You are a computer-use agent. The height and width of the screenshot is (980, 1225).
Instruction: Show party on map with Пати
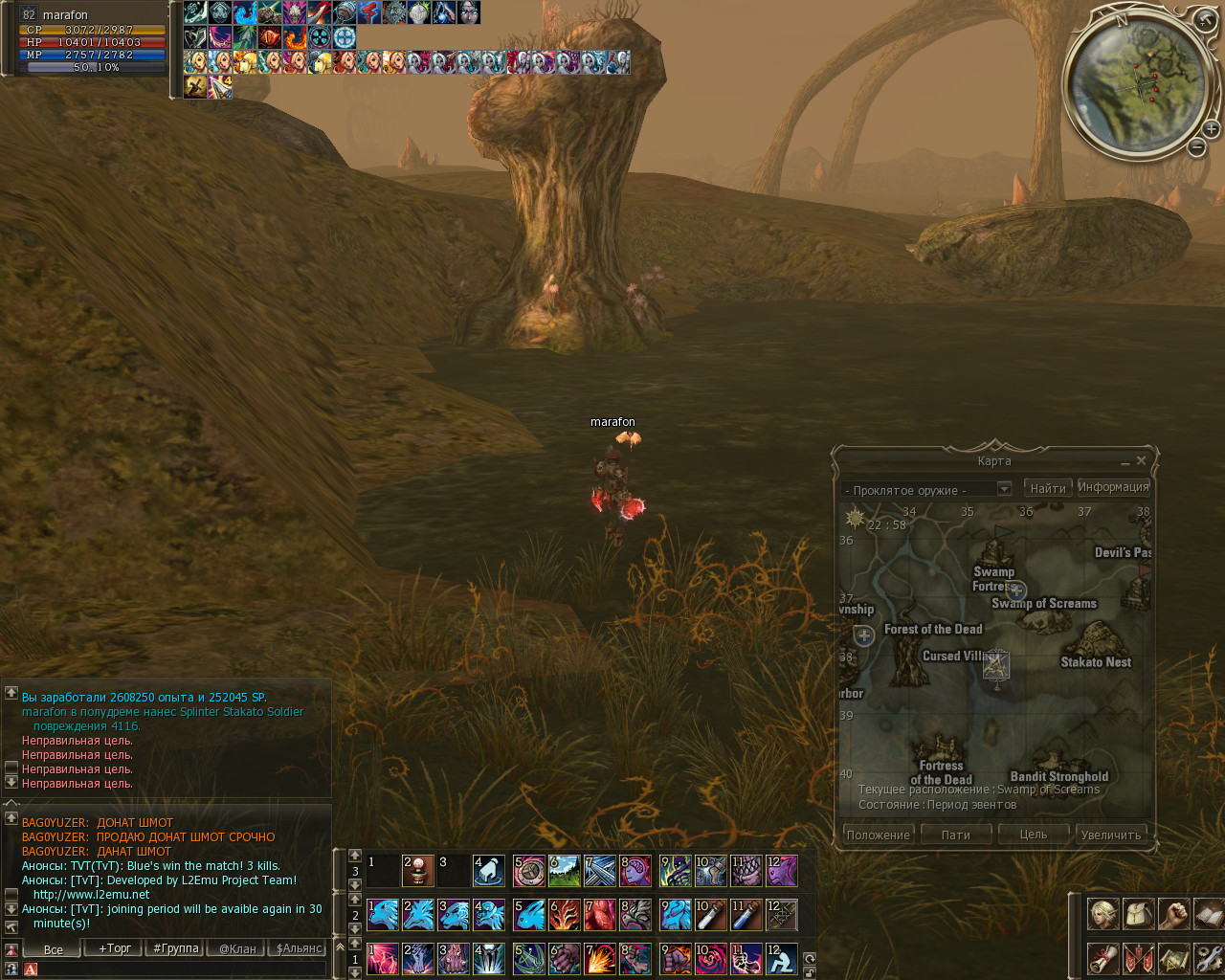[x=955, y=835]
